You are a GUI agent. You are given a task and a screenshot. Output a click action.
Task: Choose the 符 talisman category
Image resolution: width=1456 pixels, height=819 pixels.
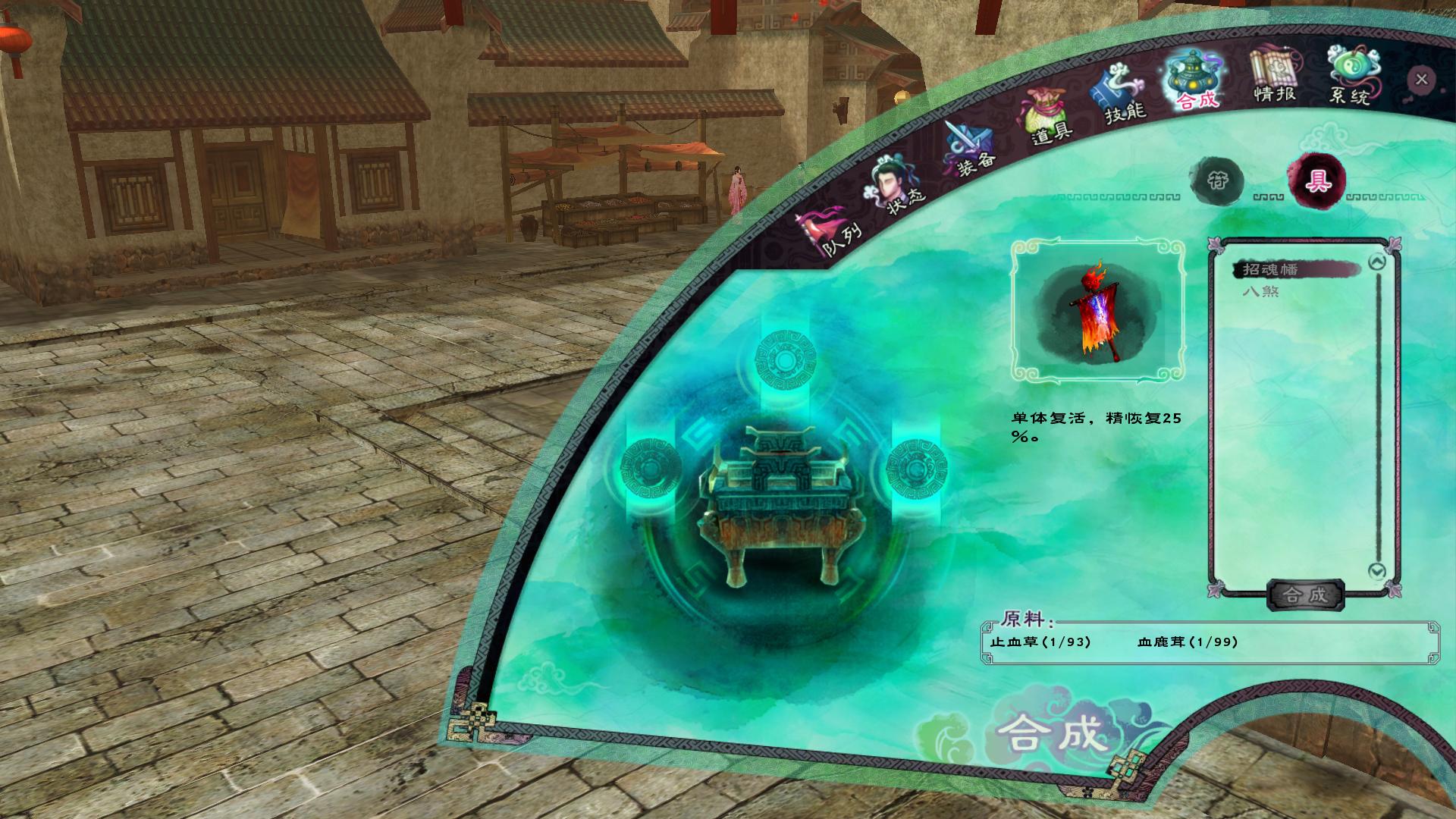[x=1217, y=180]
